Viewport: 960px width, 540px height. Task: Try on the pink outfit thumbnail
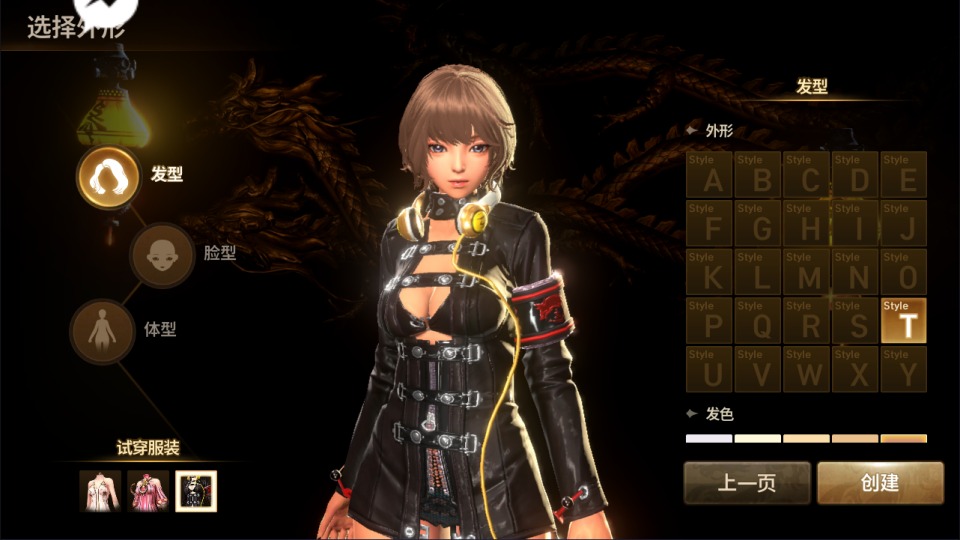click(148, 491)
